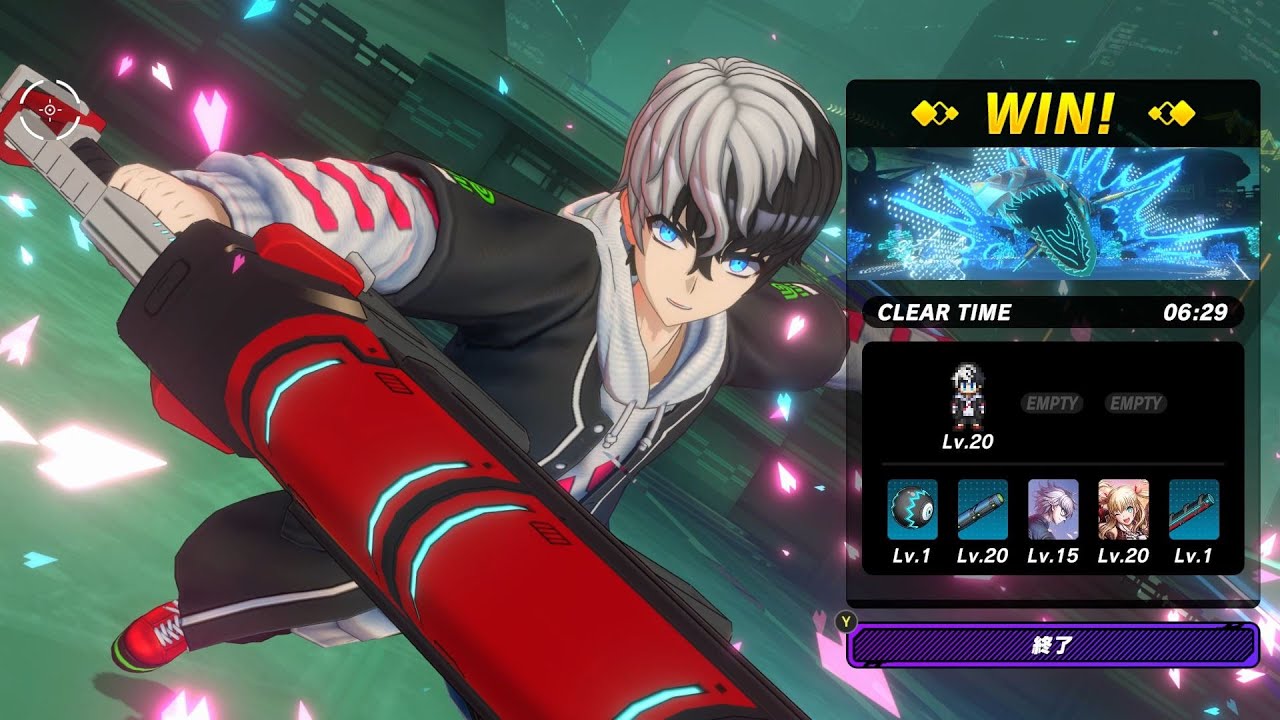The height and width of the screenshot is (720, 1280).
Task: Click the purple 終了 finish button
Action: [1052, 646]
